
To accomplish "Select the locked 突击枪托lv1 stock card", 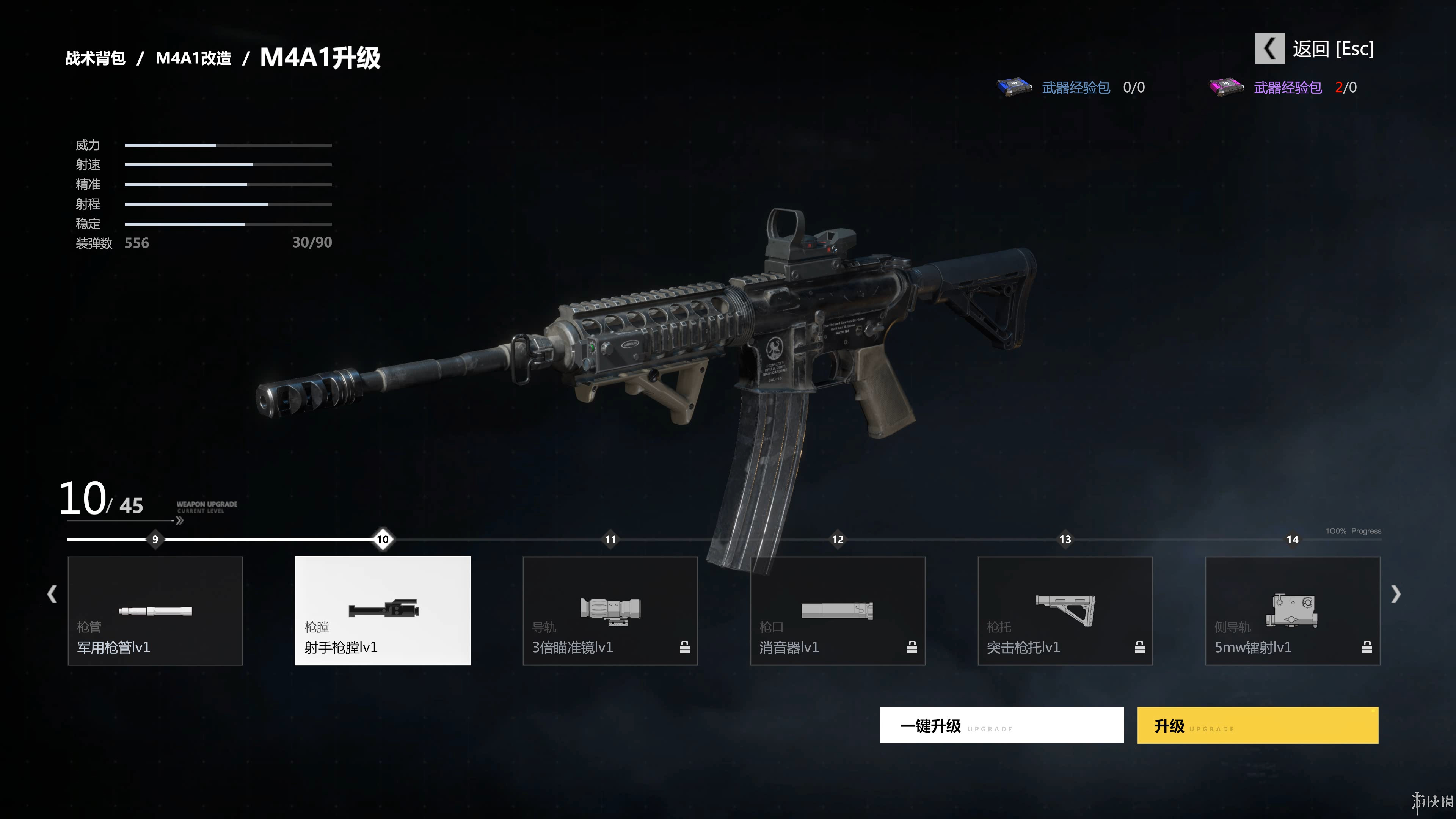I will (1065, 610).
